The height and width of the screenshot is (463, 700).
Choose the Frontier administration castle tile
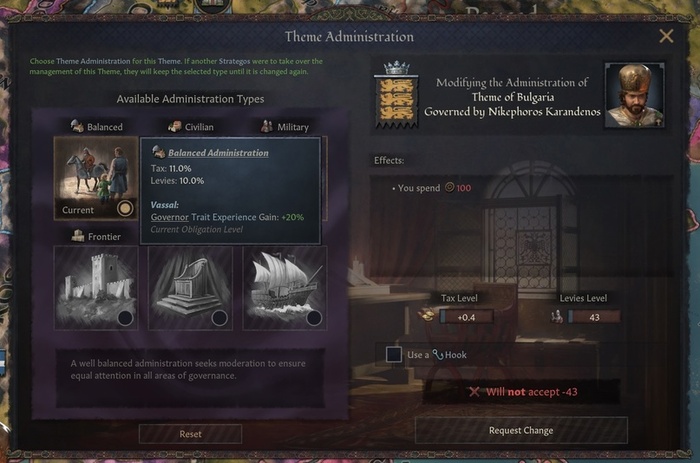pyautogui.click(x=96, y=288)
